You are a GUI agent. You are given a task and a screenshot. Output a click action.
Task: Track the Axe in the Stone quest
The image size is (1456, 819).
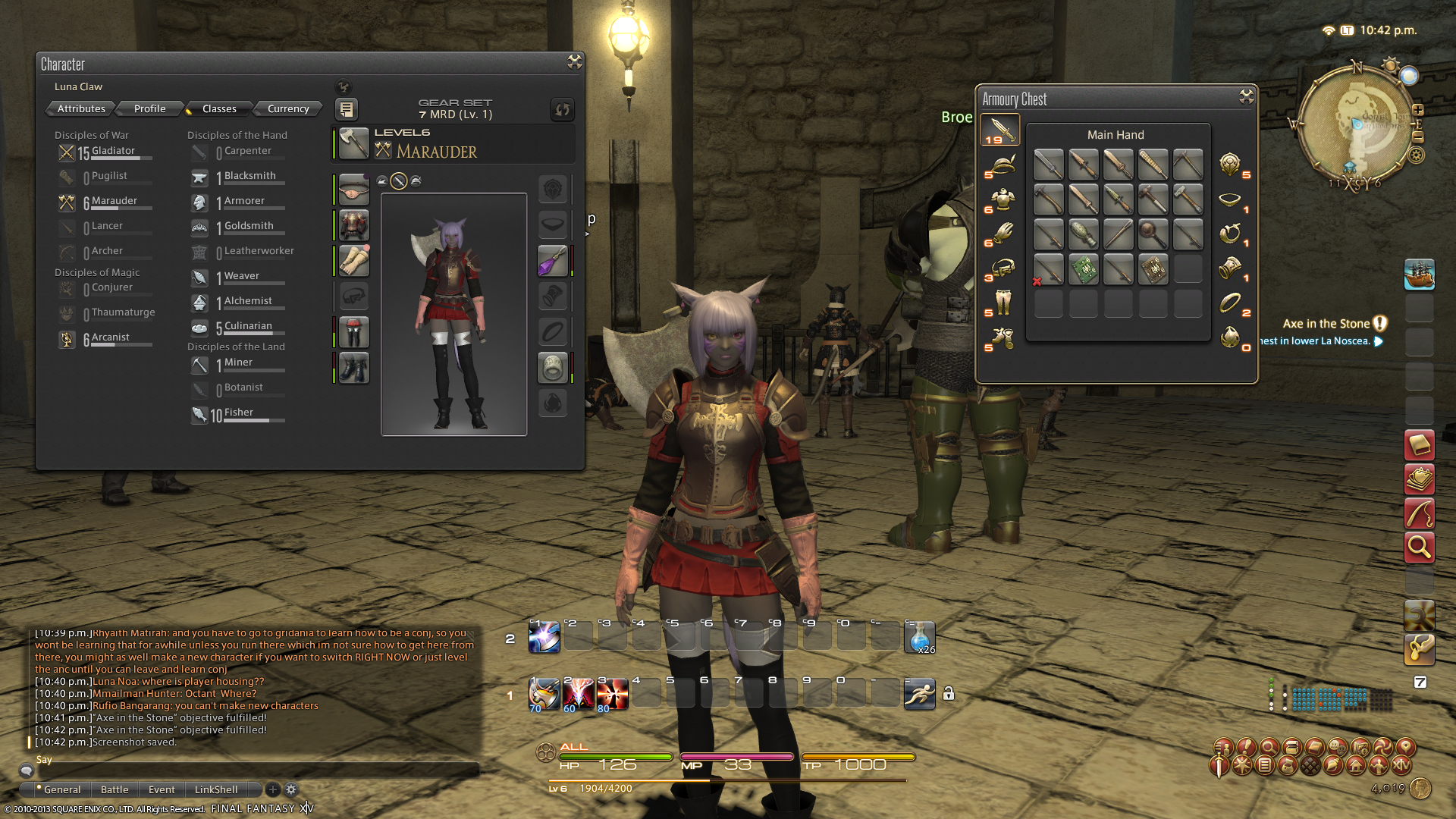pyautogui.click(x=1326, y=324)
